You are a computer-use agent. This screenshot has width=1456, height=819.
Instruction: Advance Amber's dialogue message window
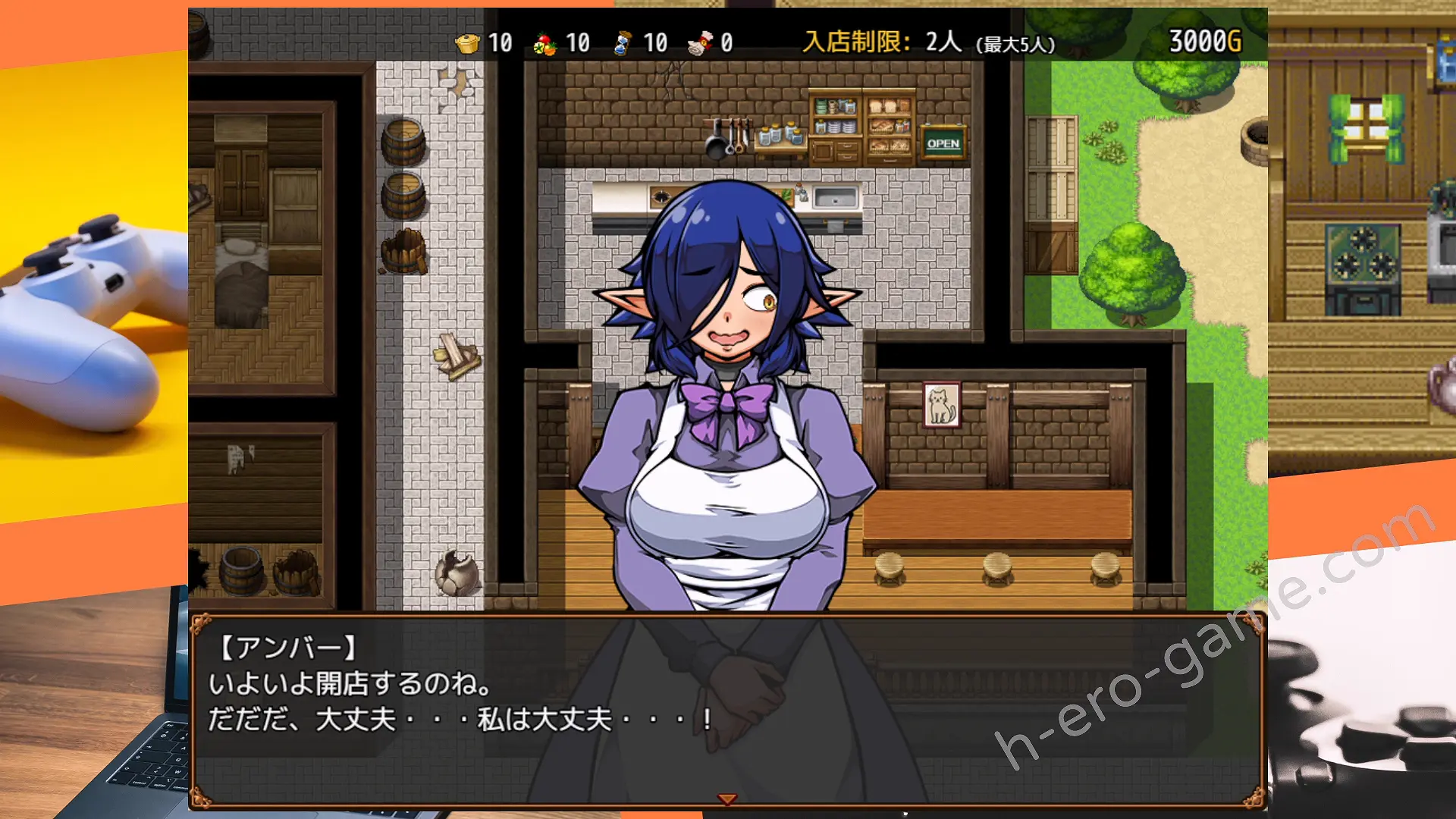pyautogui.click(x=727, y=709)
